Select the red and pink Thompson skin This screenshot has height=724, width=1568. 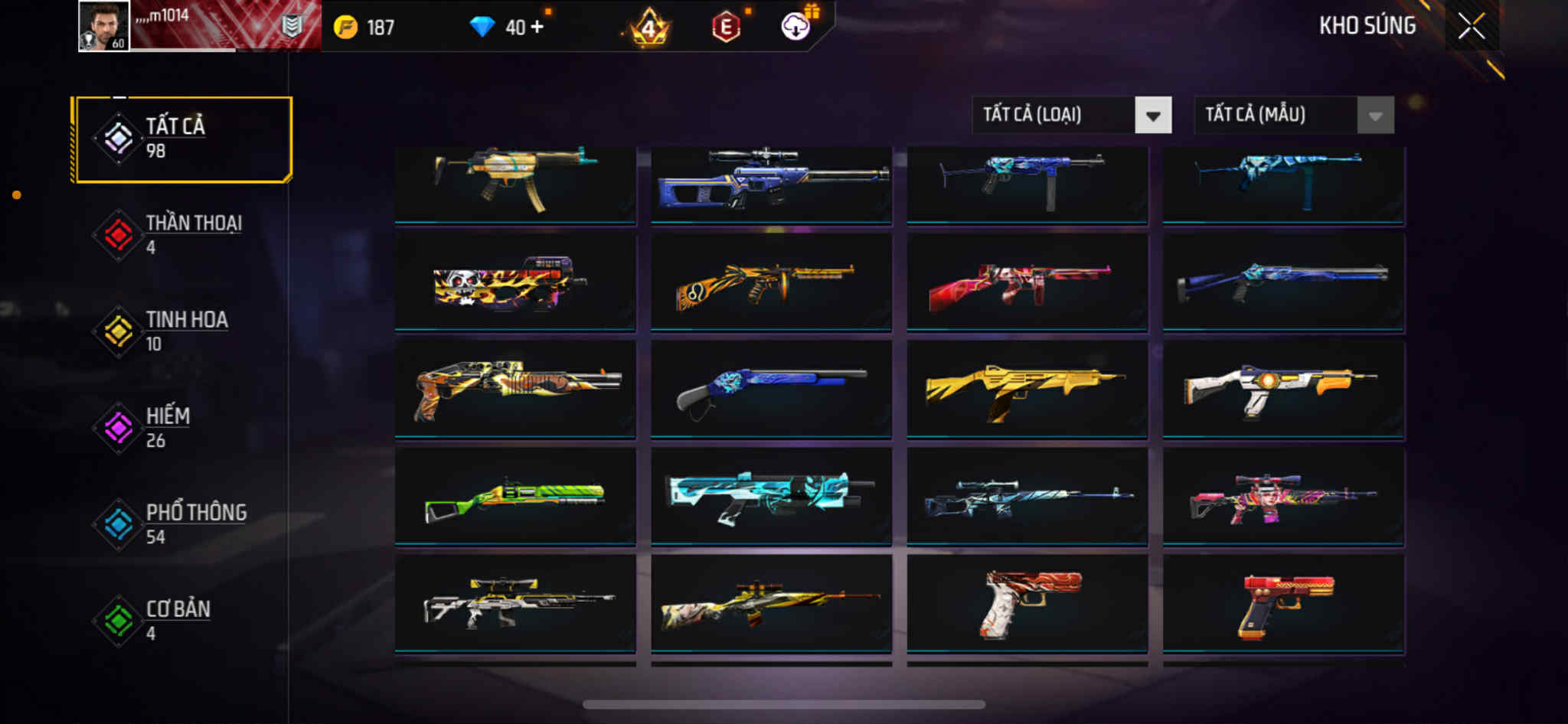(x=1027, y=282)
